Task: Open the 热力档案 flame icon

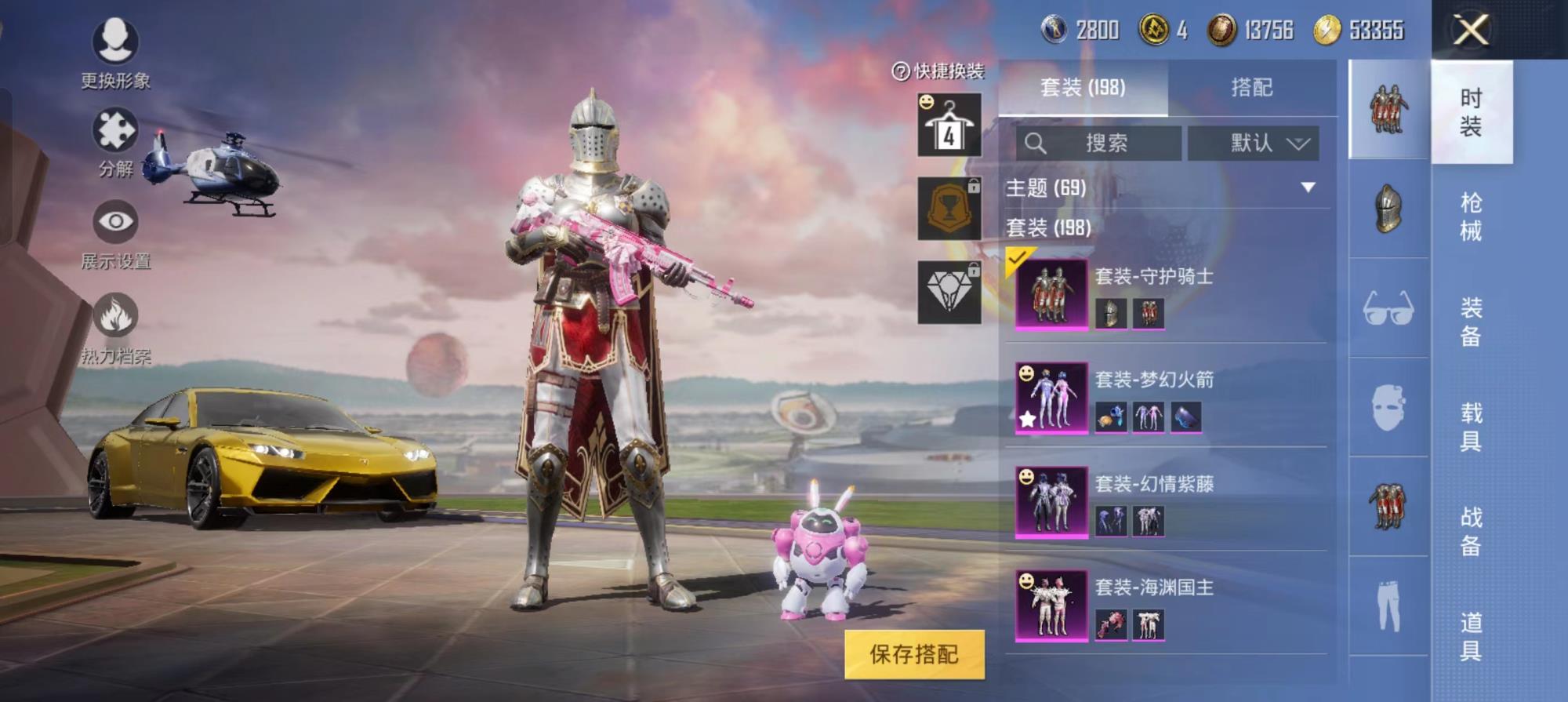Action: pos(115,316)
